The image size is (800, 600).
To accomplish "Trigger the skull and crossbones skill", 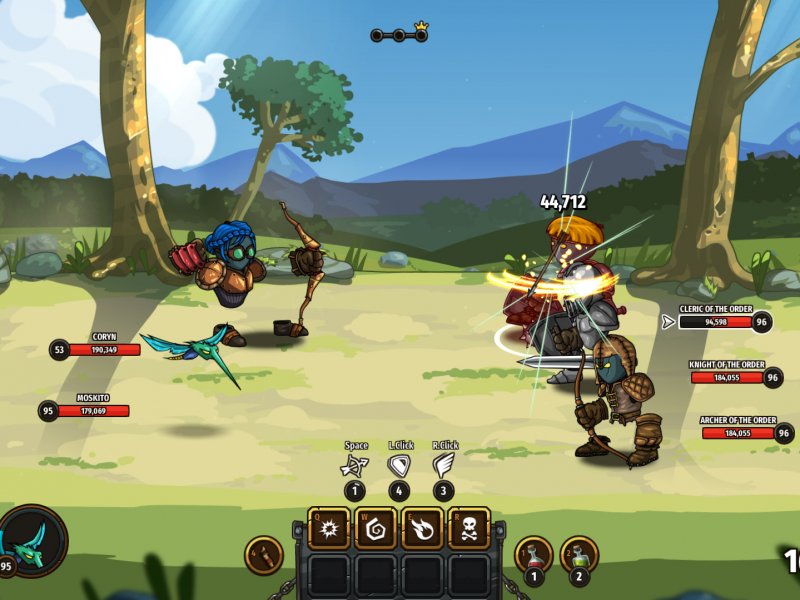I will click(469, 528).
